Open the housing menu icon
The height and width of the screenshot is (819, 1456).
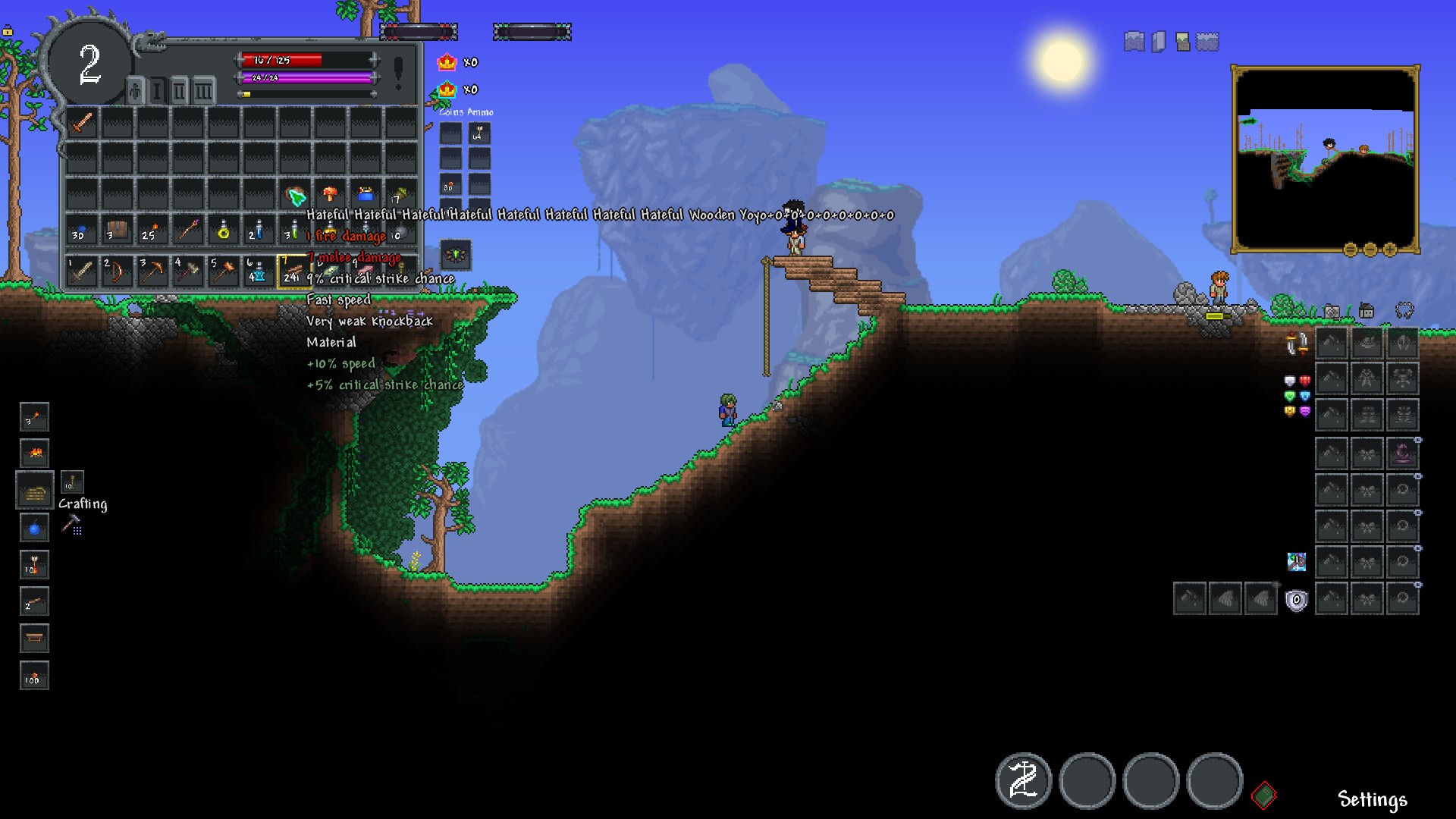tap(1367, 311)
